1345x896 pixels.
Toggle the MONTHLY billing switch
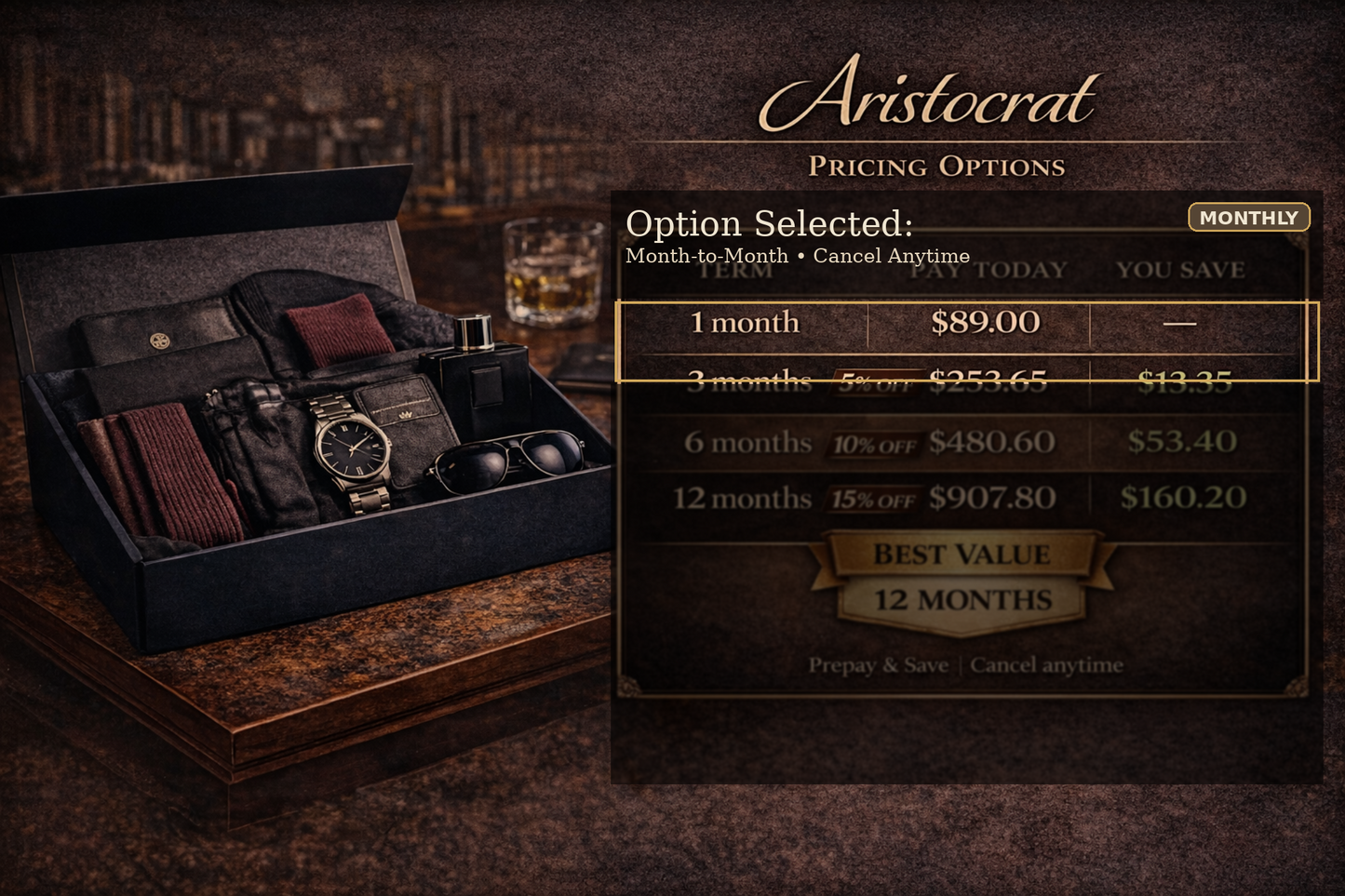coord(1247,217)
